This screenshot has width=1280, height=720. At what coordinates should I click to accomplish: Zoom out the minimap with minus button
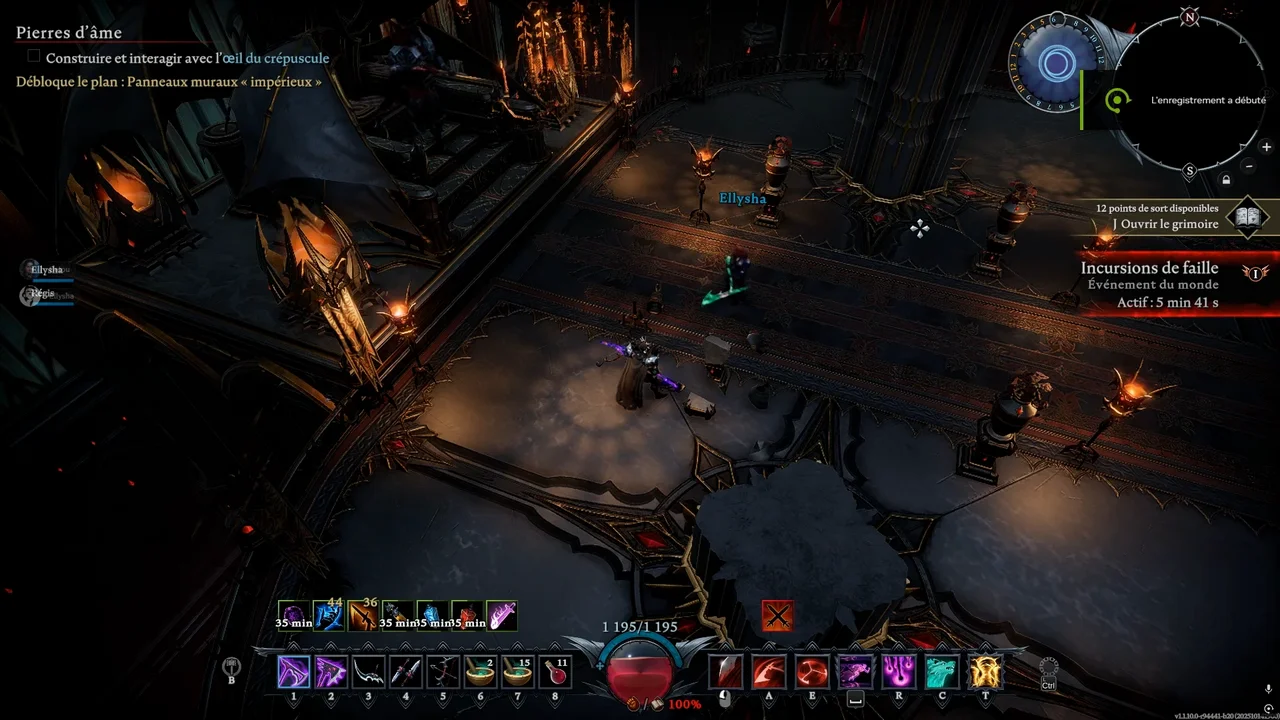coord(1248,166)
